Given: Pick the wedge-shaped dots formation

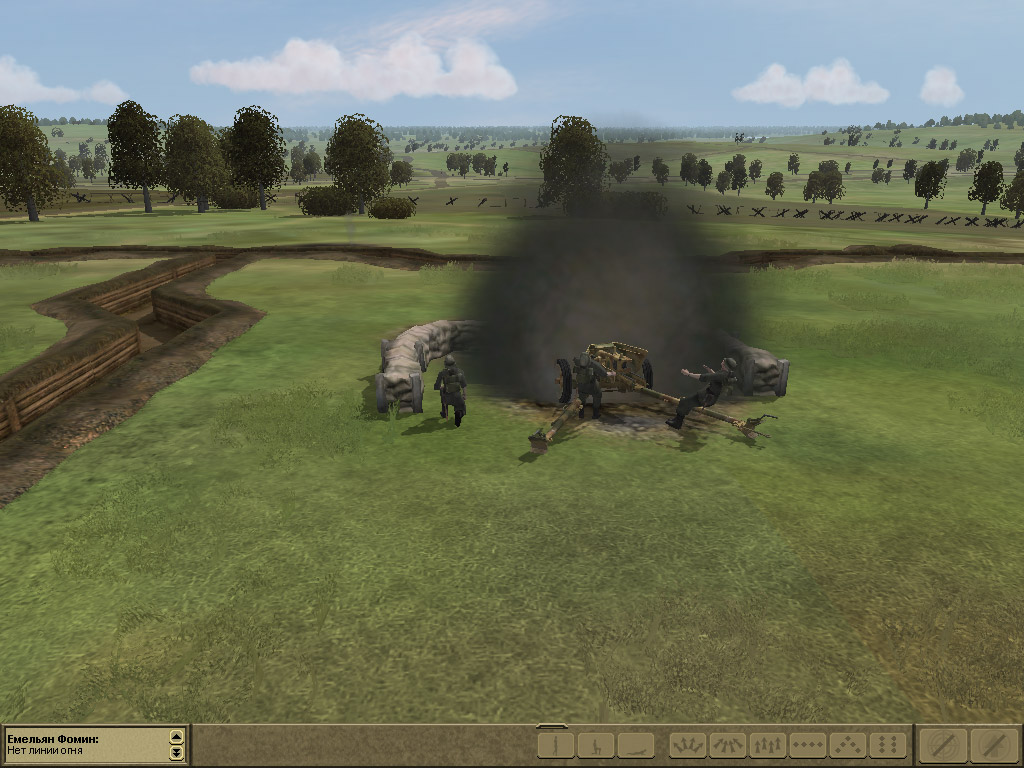Looking at the screenshot, I should click(x=847, y=745).
